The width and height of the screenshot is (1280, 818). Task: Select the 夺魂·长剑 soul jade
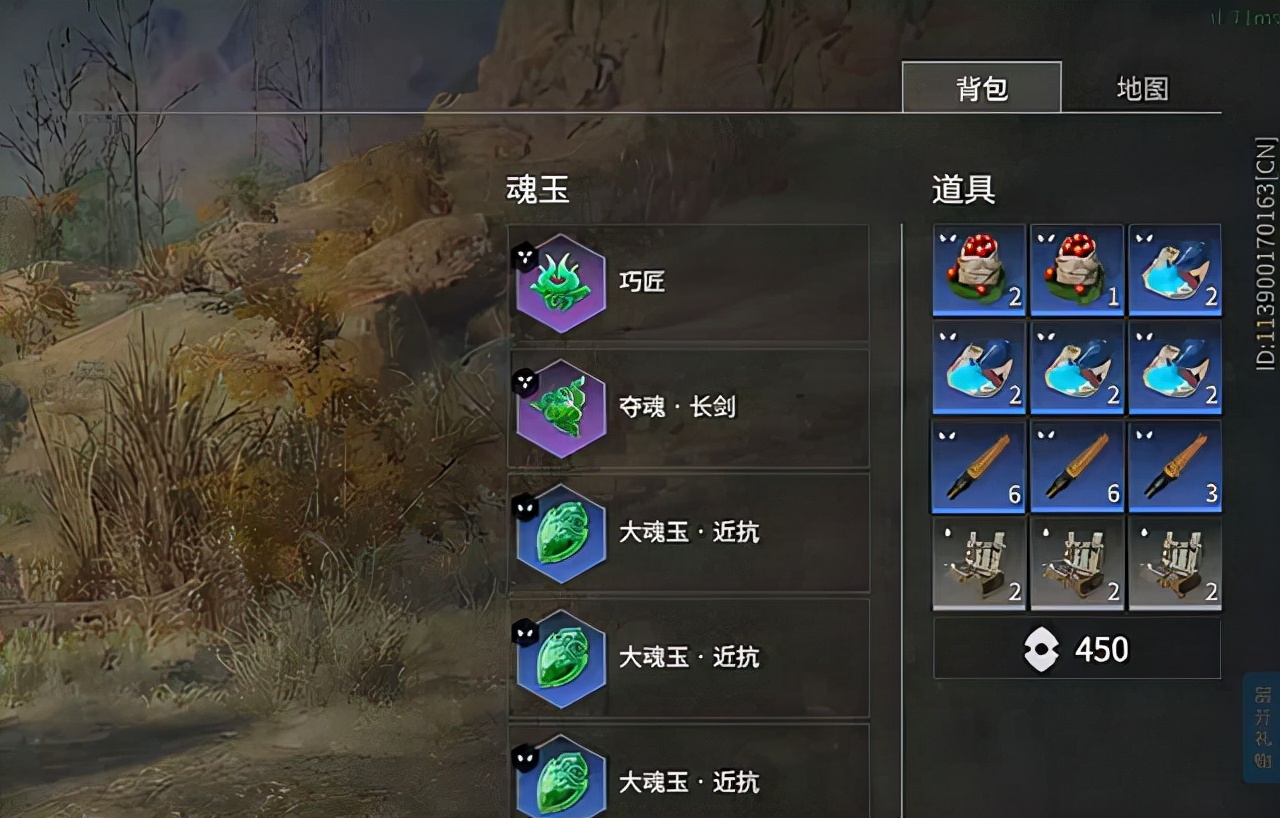[560, 407]
